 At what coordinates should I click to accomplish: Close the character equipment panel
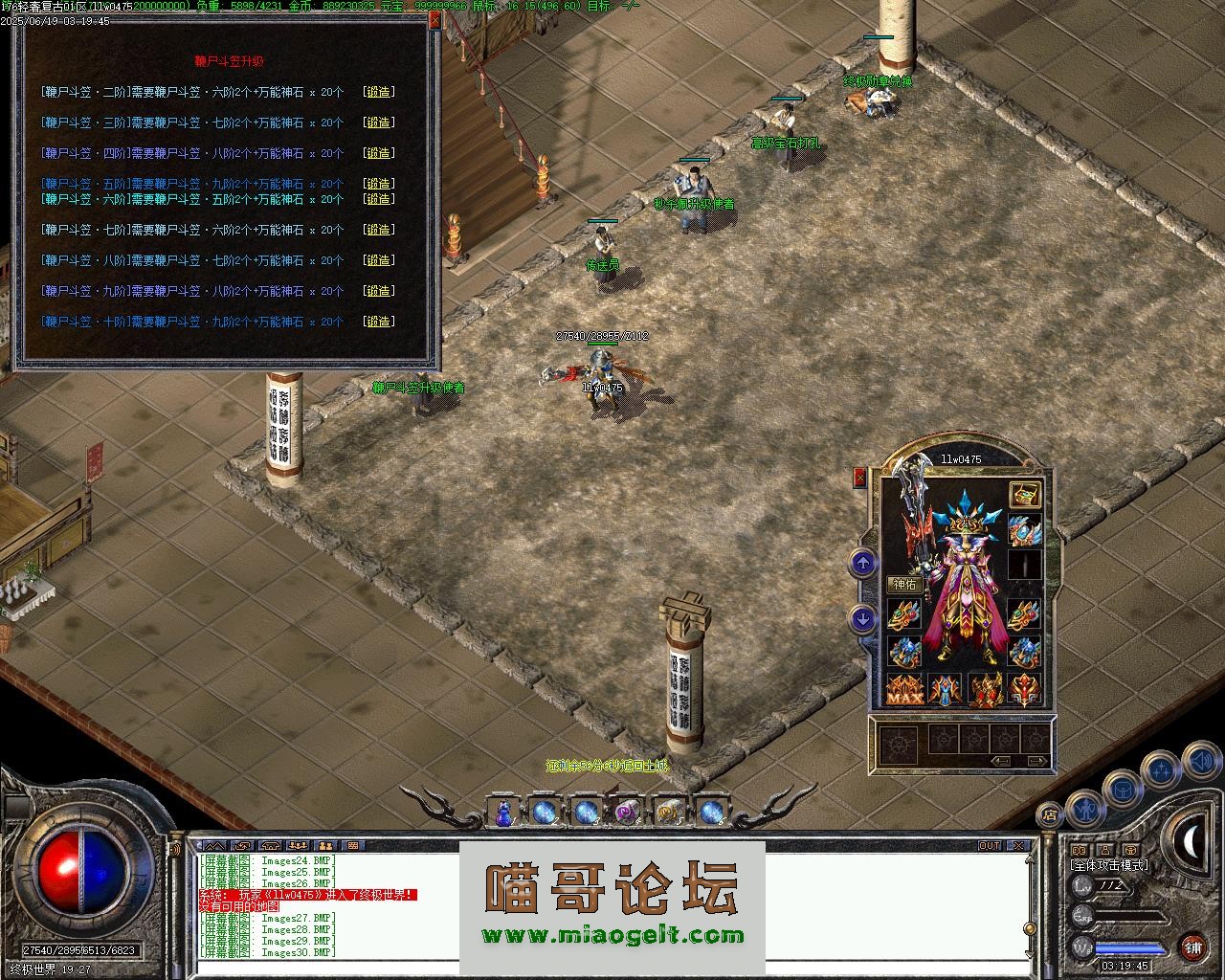click(x=859, y=478)
